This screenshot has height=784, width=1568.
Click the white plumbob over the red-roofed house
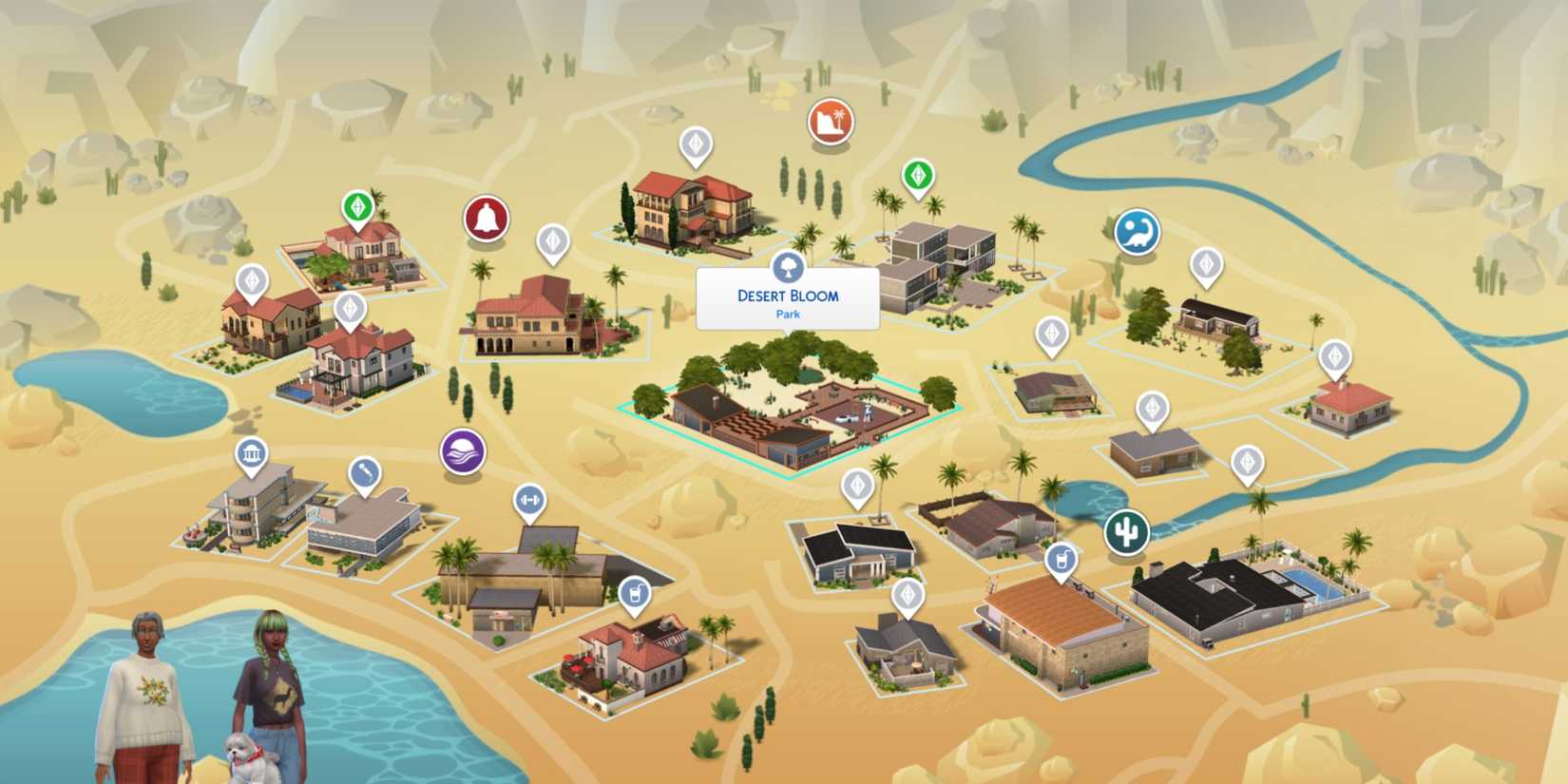(x=1338, y=356)
